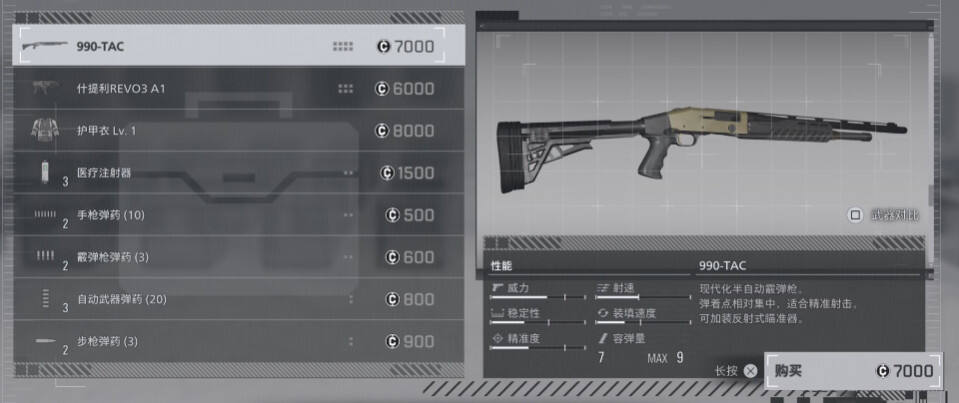959x403 pixels.
Task: Pick the 步枪弹药 (3) listing
Action: pos(238,341)
